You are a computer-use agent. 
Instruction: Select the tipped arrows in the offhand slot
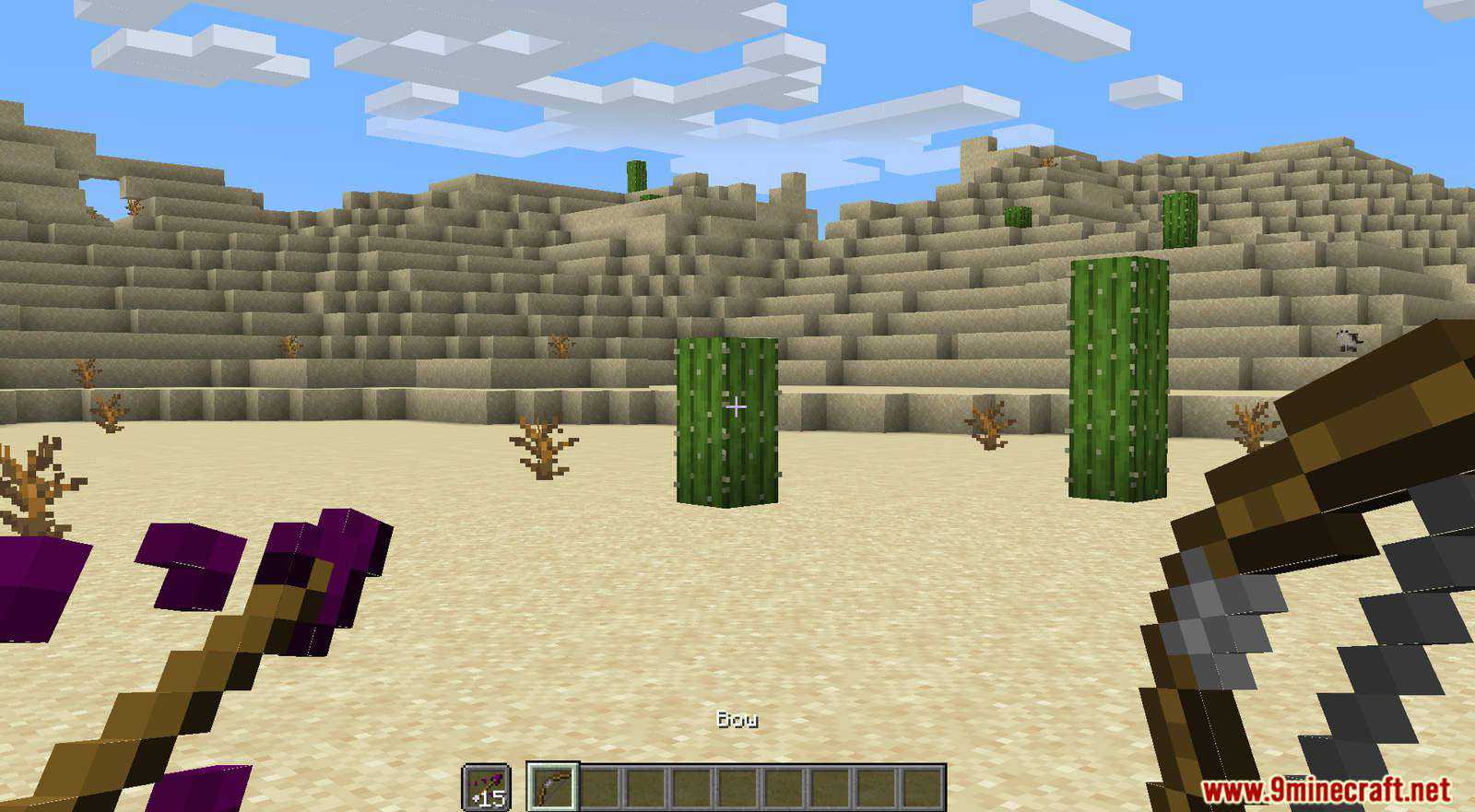(487, 786)
